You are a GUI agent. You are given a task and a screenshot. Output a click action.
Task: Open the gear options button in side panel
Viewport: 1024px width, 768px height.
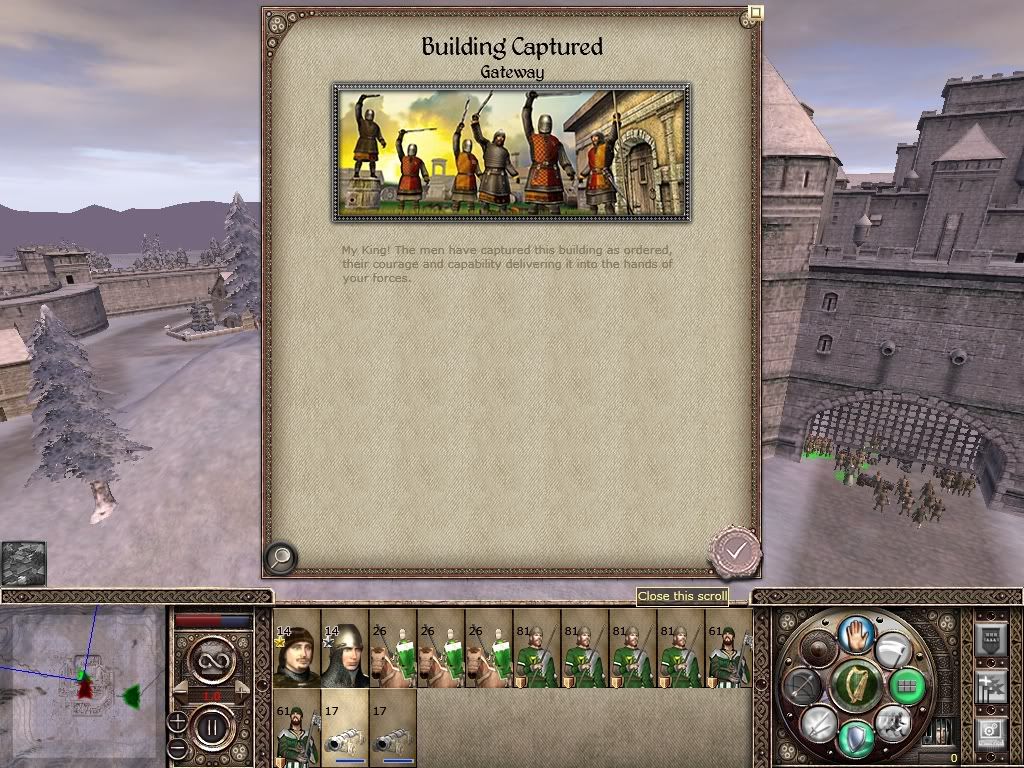coord(989,733)
